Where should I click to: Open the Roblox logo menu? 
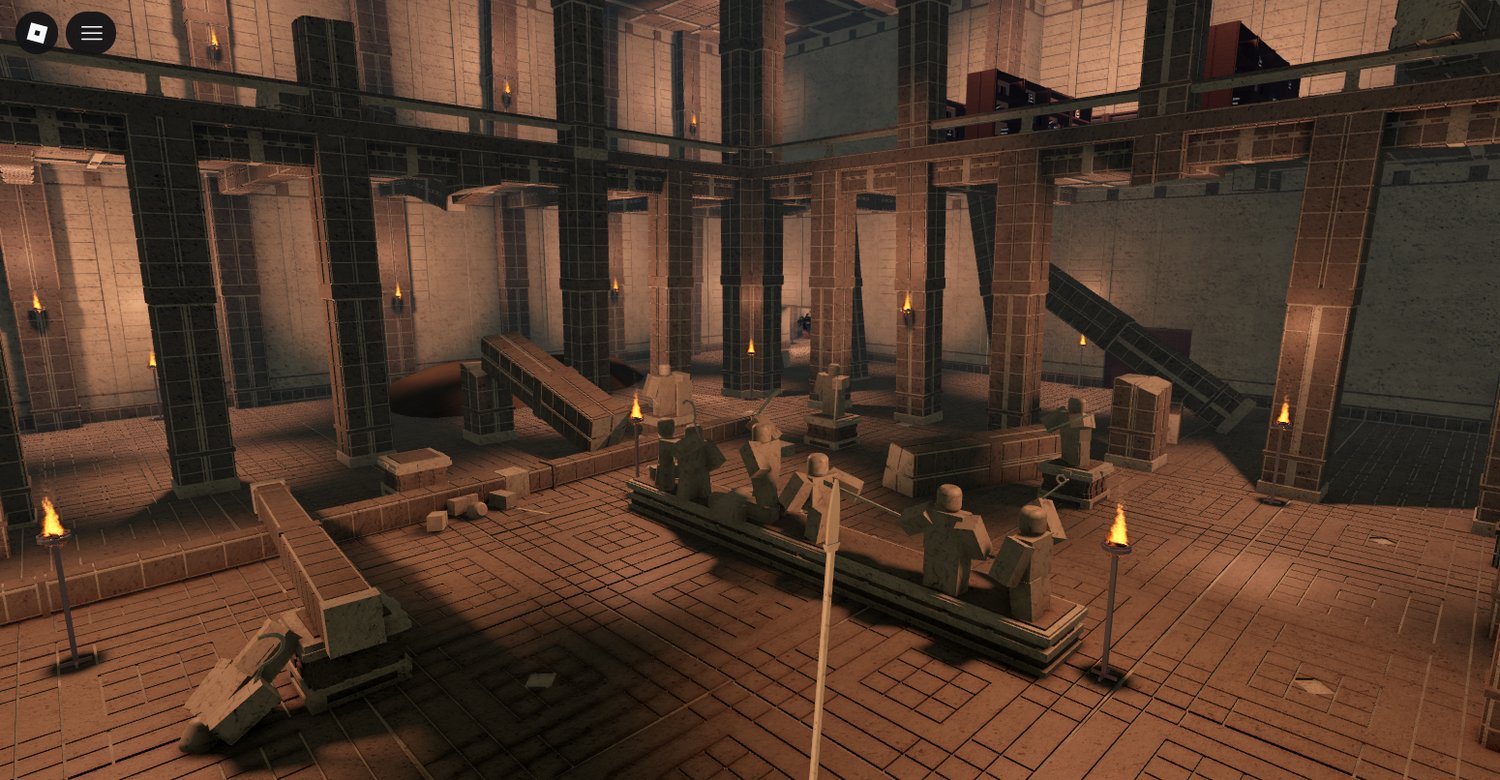[37, 33]
